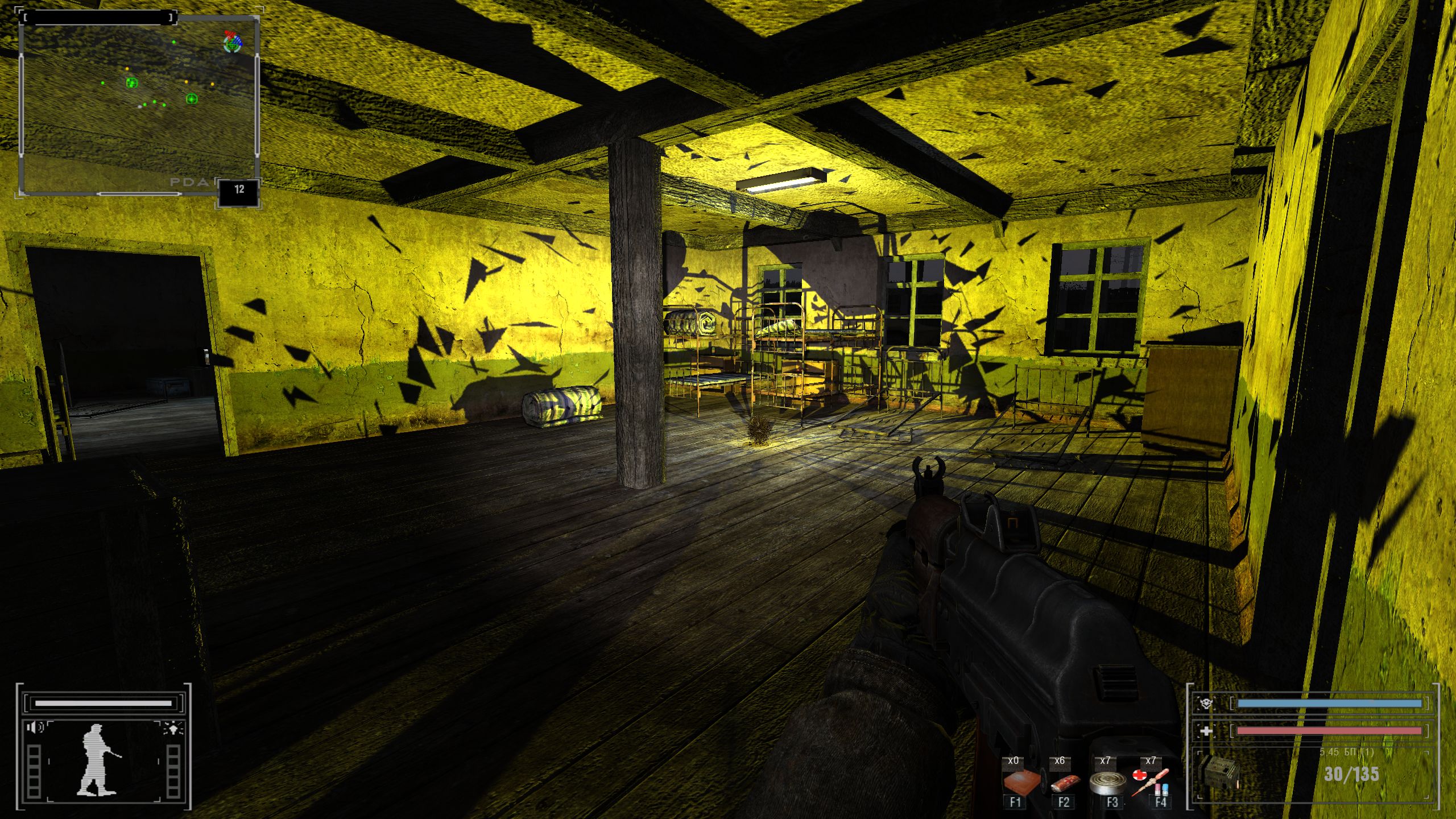
Task: Click the armor helmet icon
Action: (1205, 704)
